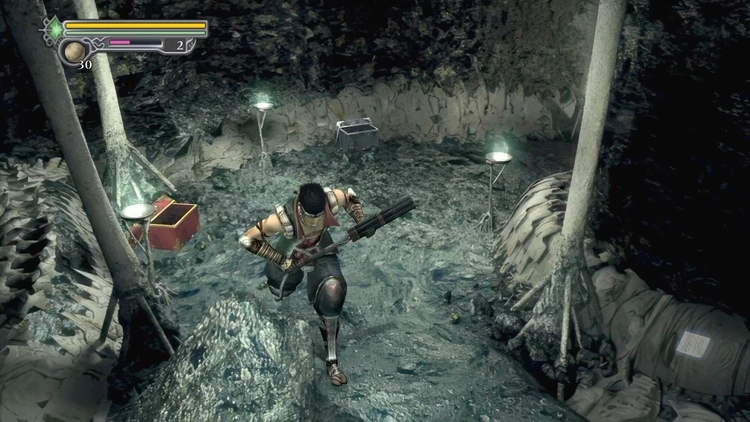The height and width of the screenshot is (422, 750).
Task: Click the green gem emblem beside the health bar
Action: [55, 29]
